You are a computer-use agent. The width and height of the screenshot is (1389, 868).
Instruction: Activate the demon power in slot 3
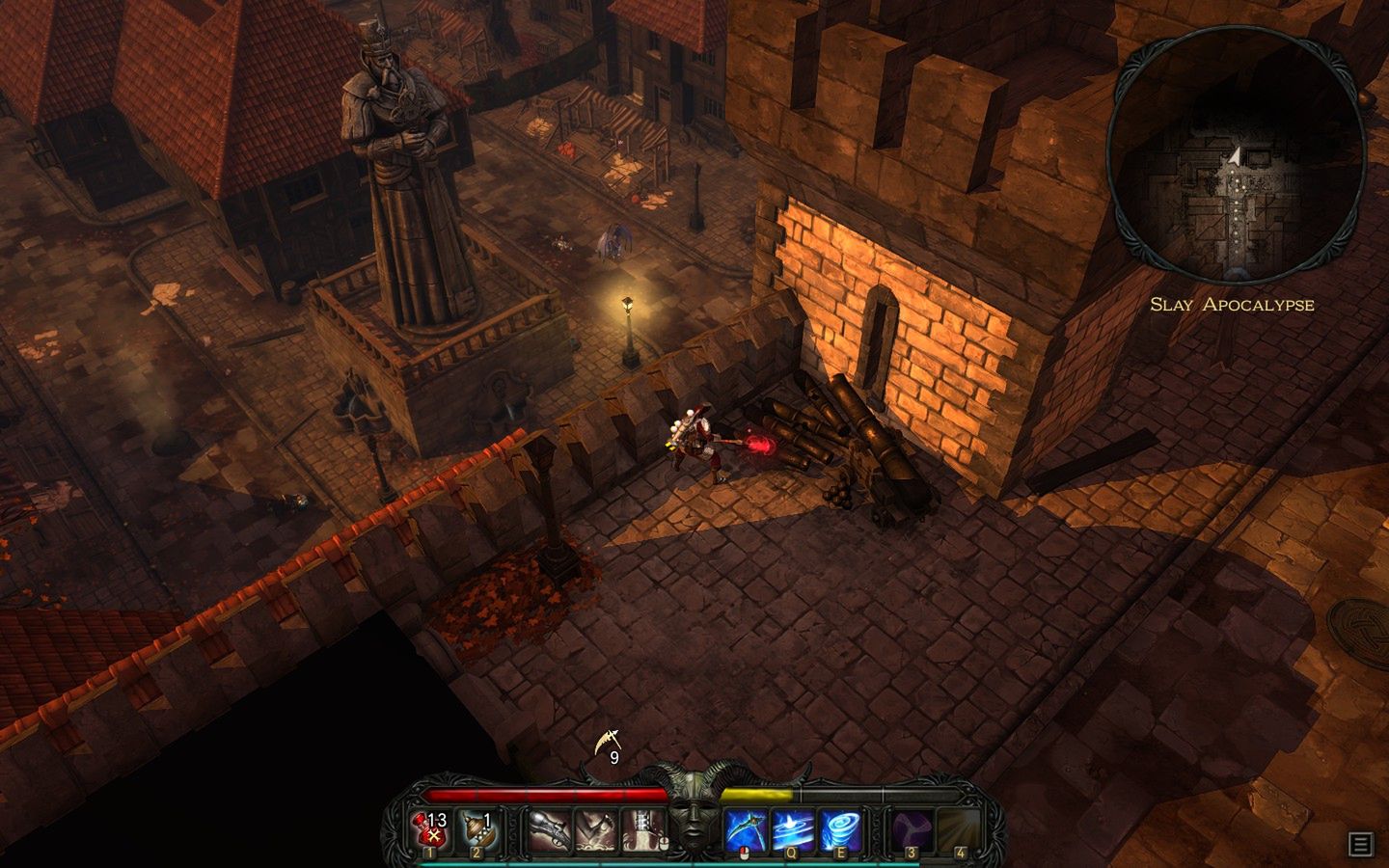[x=912, y=827]
